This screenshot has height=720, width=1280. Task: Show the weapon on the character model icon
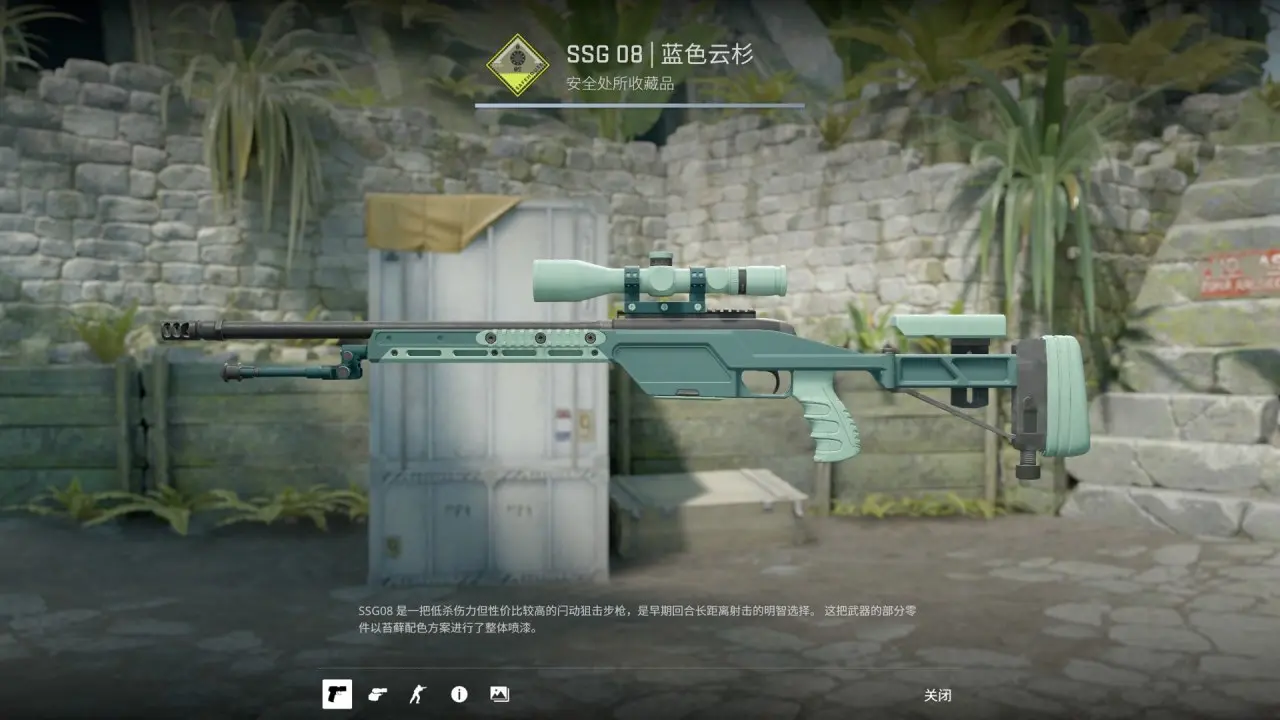tap(417, 694)
